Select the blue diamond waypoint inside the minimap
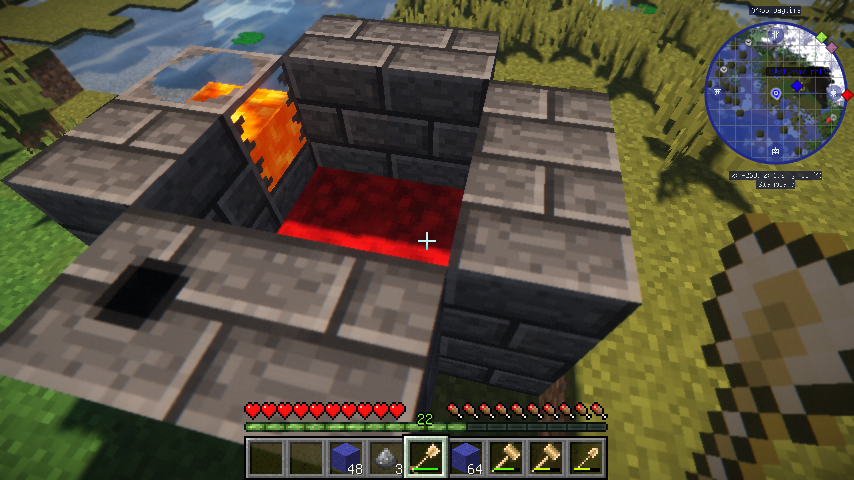 coord(796,86)
